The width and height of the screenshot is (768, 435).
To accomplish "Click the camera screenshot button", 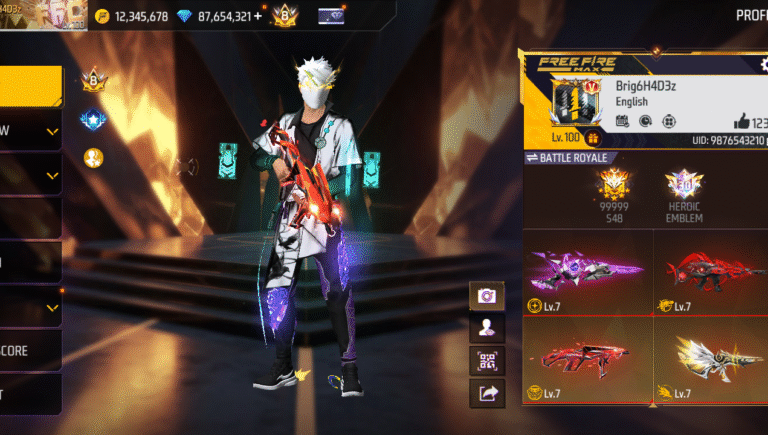I will (487, 295).
